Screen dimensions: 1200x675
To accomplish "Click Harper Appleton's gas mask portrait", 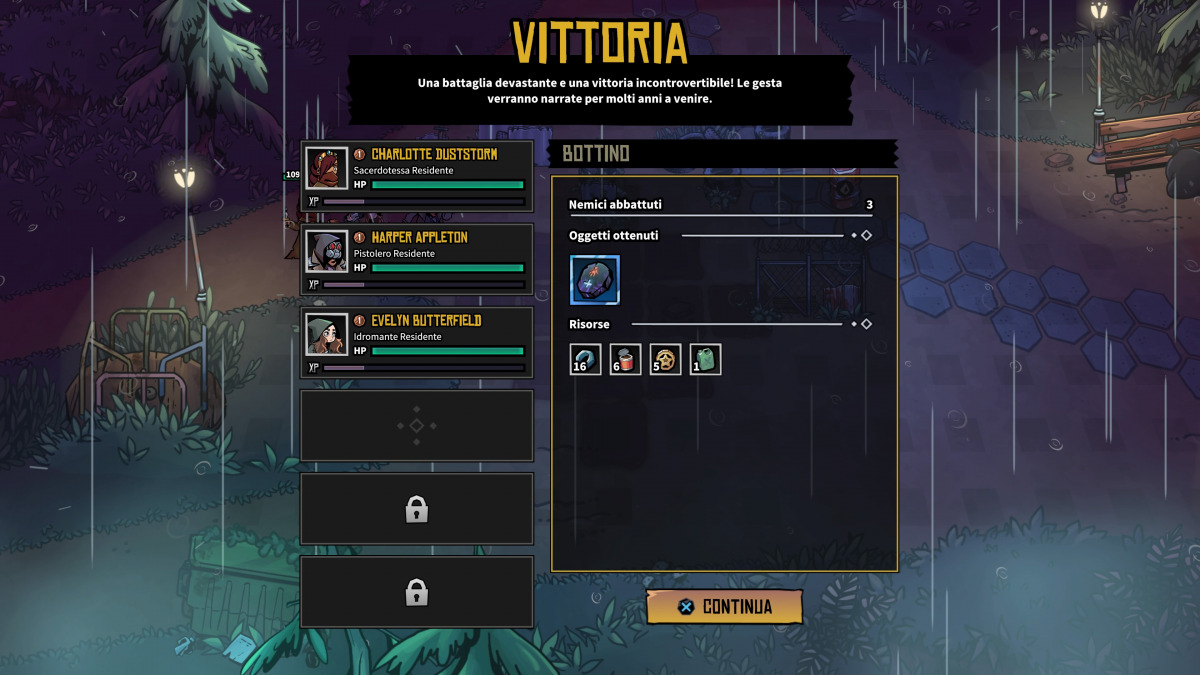I will 327,252.
